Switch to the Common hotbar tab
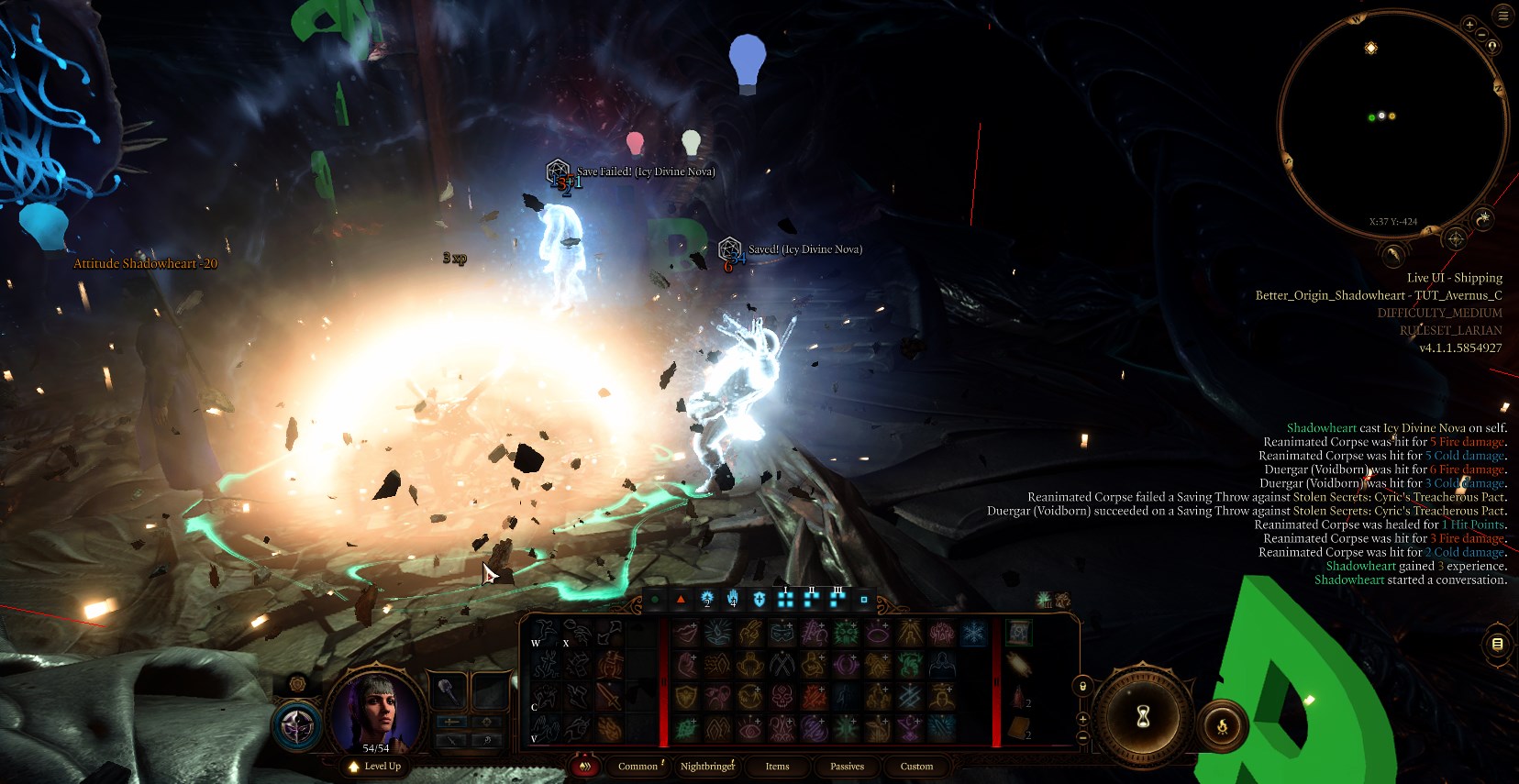The image size is (1519, 784). click(x=638, y=767)
